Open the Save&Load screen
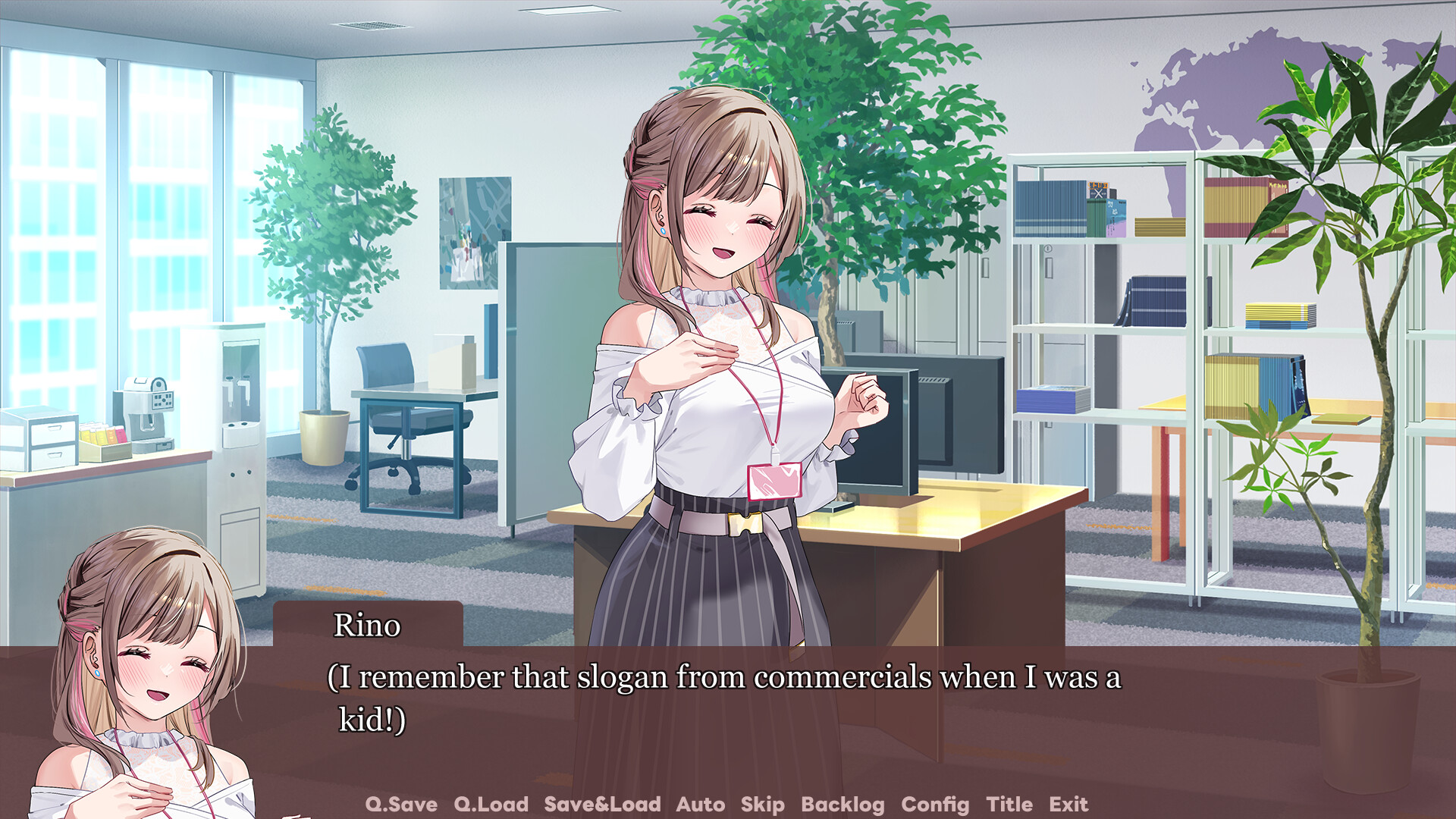Screen dimensions: 1456x819 [601, 805]
